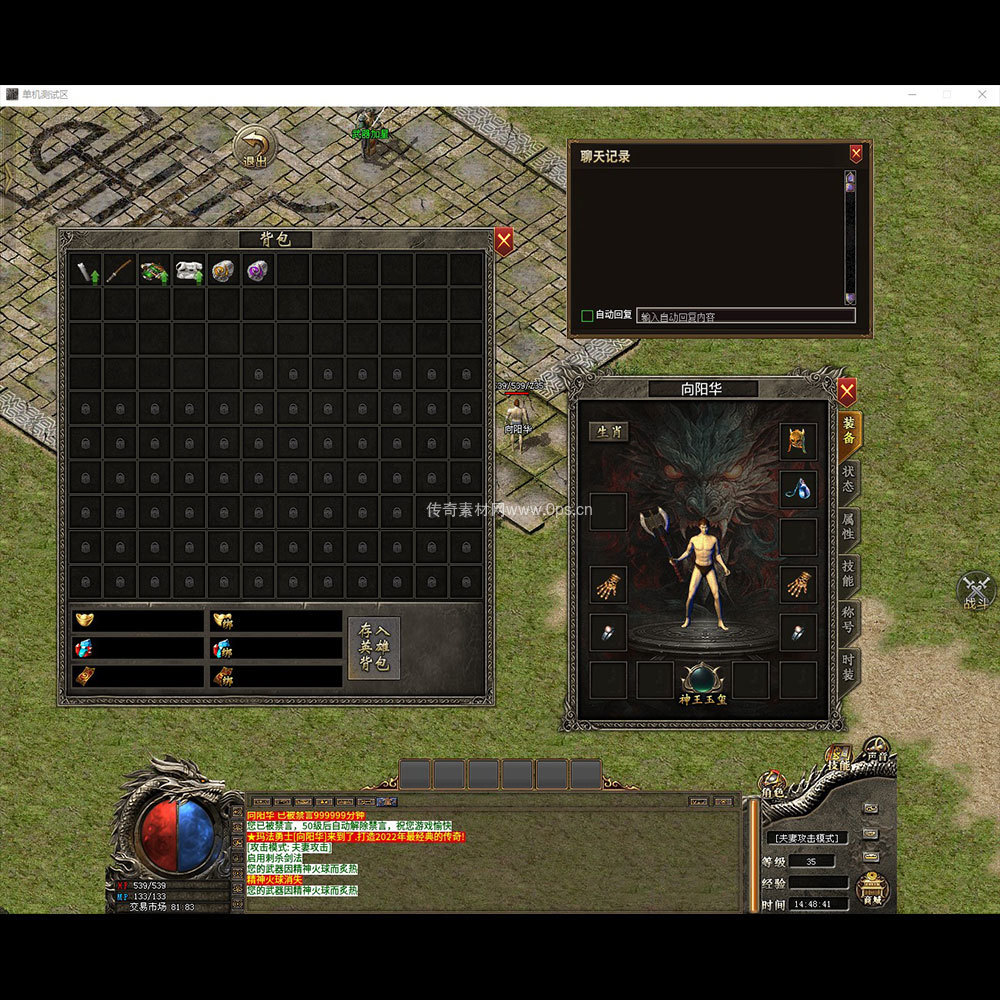Viewport: 1000px width, 1000px height.
Task: Select the blue necklace equipment slot
Action: point(798,489)
